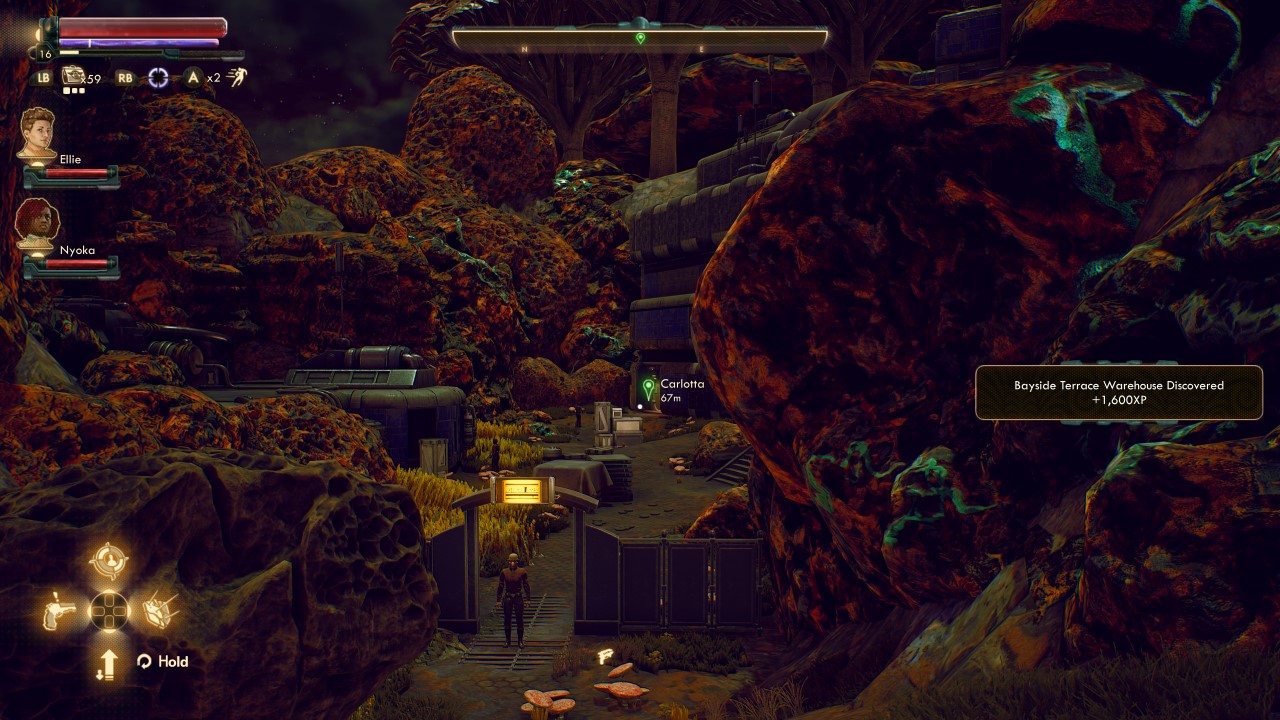Viewport: 1280px width, 720px height.
Task: Activate the tactical time dilation reticle icon
Action: coord(158,77)
